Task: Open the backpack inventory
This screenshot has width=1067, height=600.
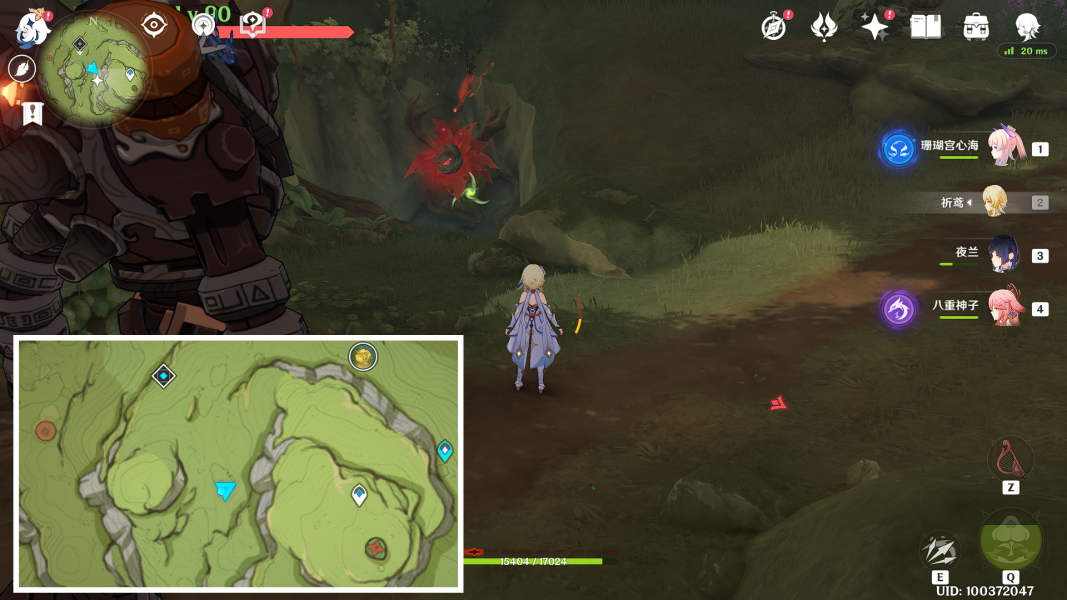Action: click(976, 27)
